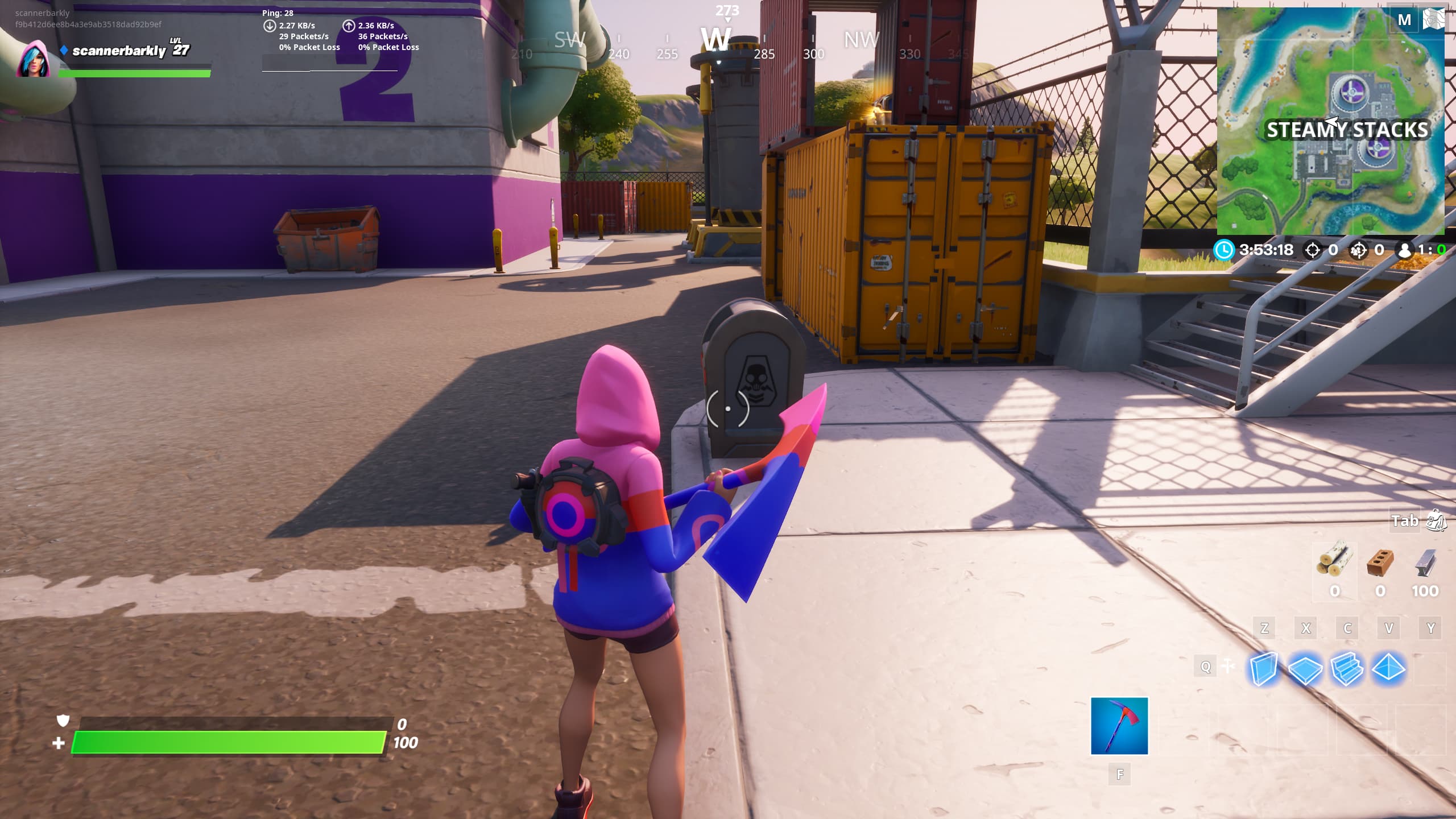Click the eliminations crosshair icon
Screen dimensions: 1456x819
click(x=1312, y=250)
